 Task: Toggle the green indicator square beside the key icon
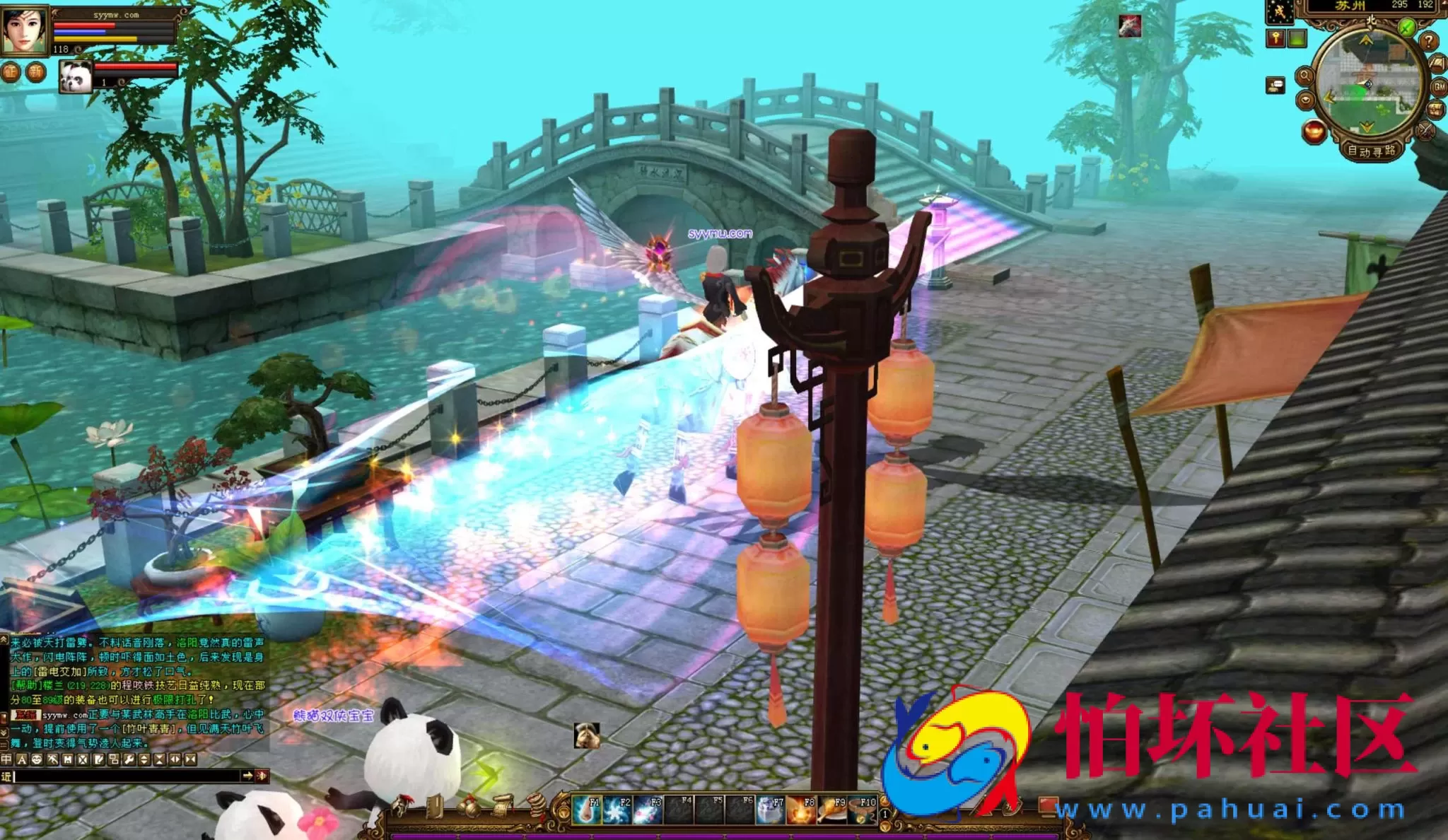1297,39
